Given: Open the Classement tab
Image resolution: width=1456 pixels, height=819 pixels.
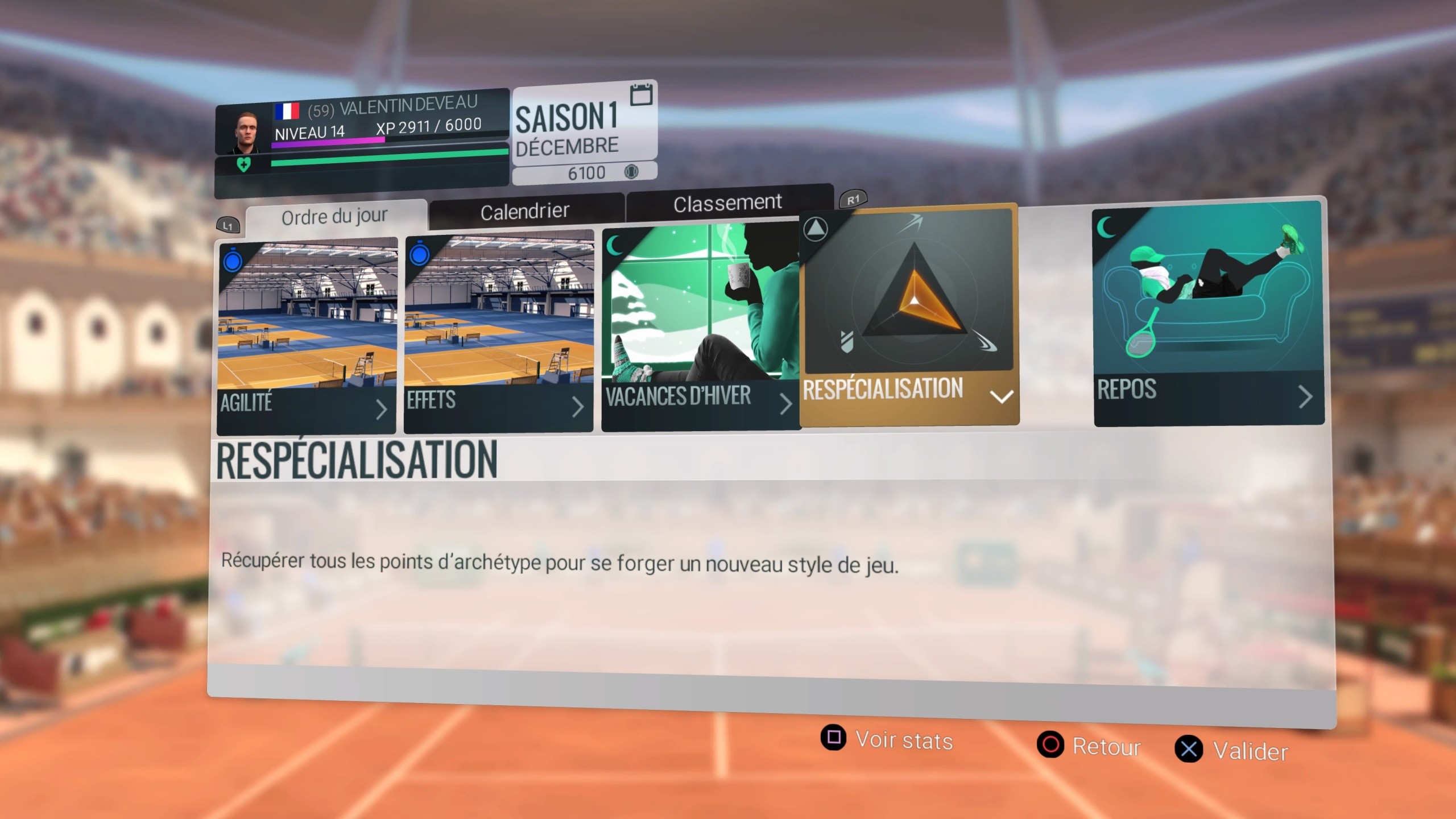Looking at the screenshot, I should [x=728, y=202].
